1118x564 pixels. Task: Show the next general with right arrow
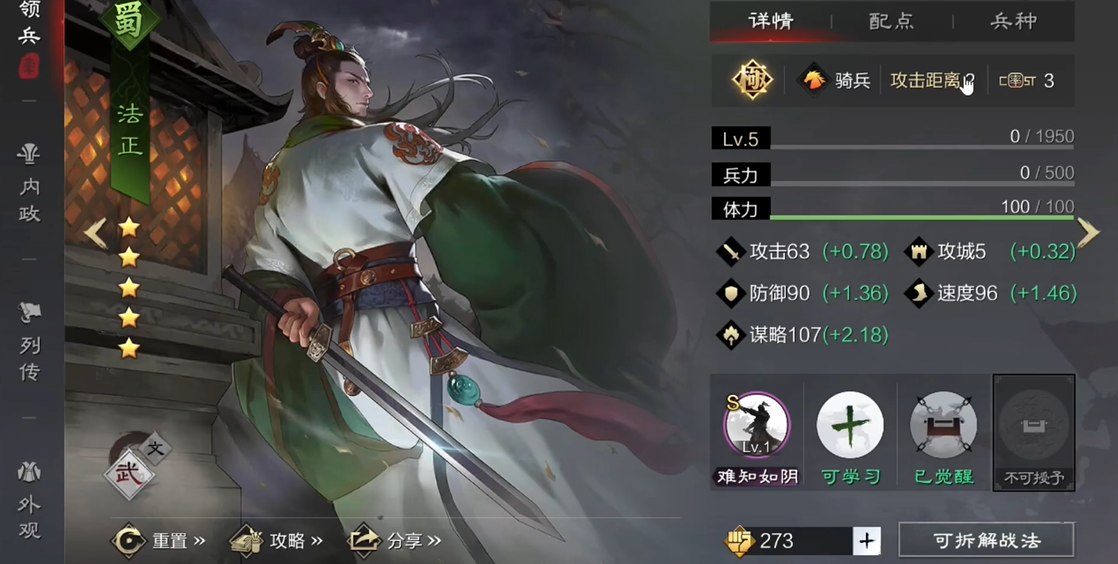(x=1088, y=233)
